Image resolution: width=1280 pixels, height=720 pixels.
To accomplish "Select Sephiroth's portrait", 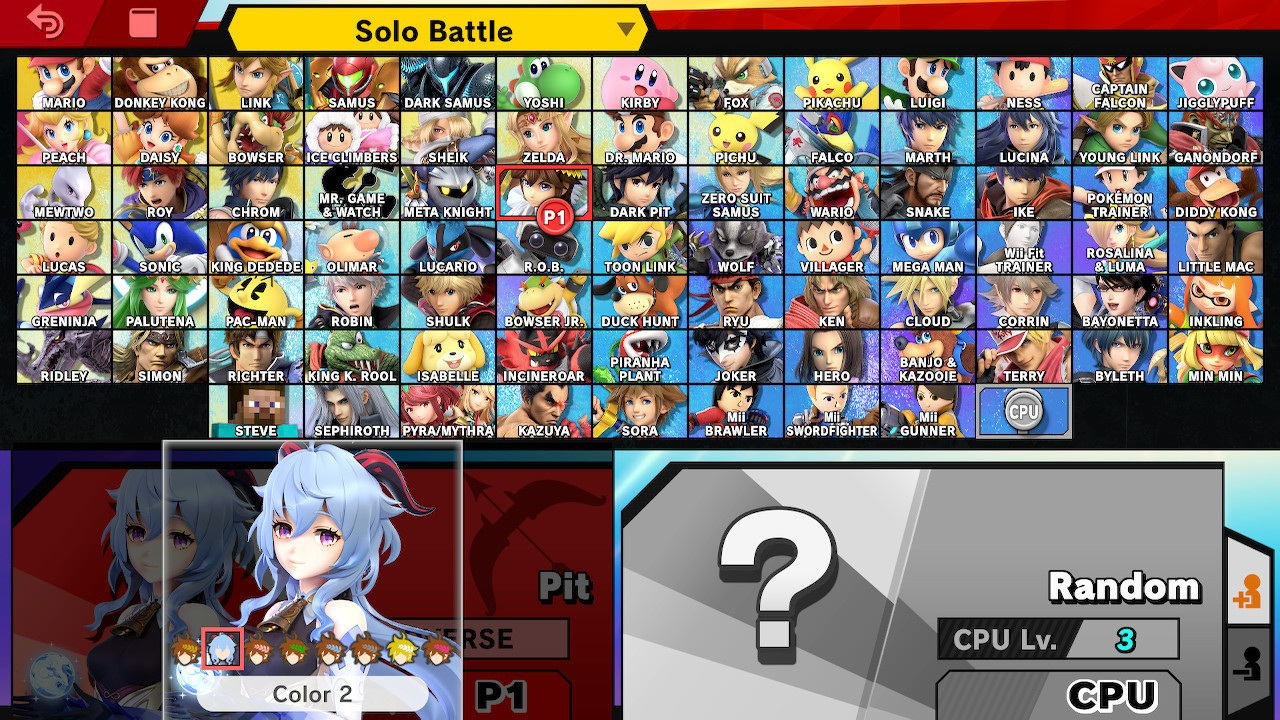I will (351, 409).
